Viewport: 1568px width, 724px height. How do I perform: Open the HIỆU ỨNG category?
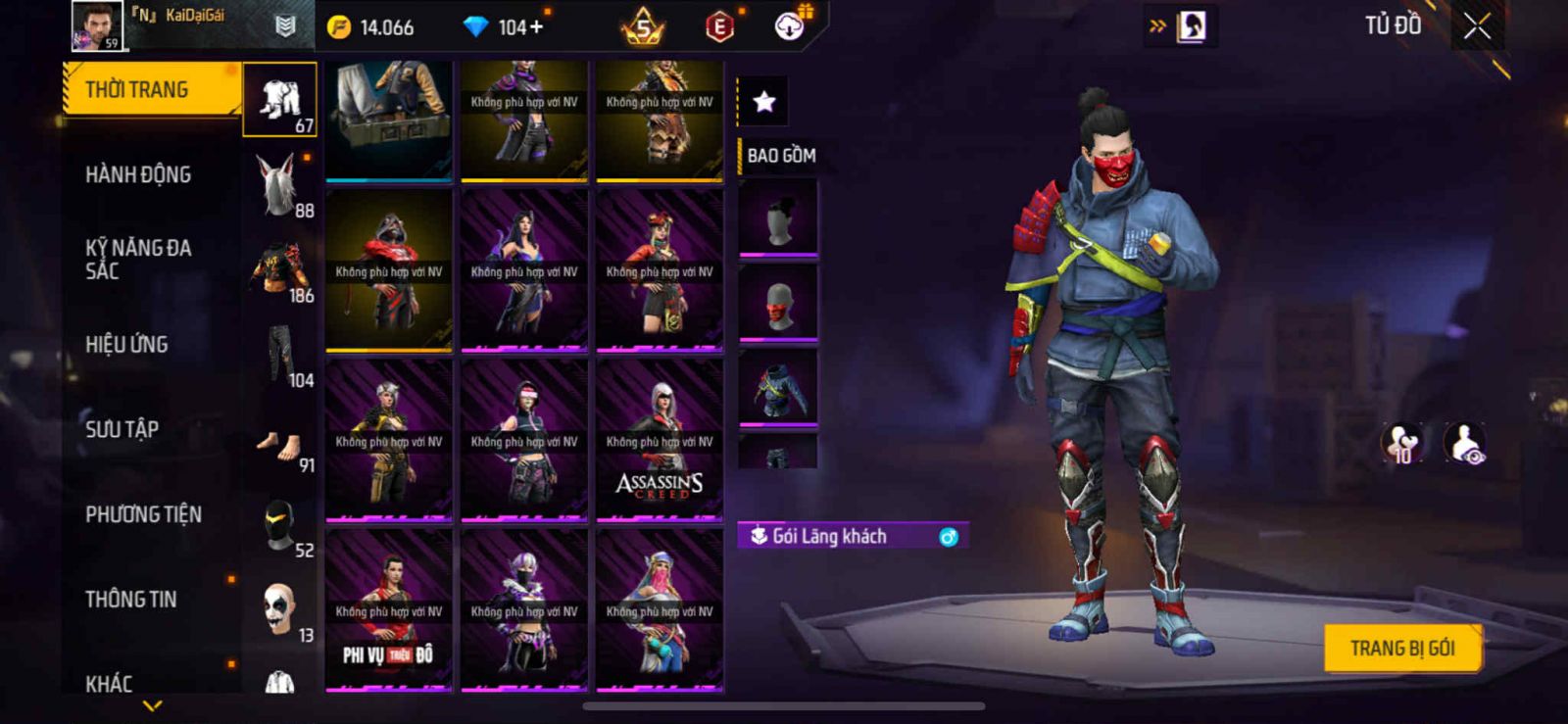126,345
